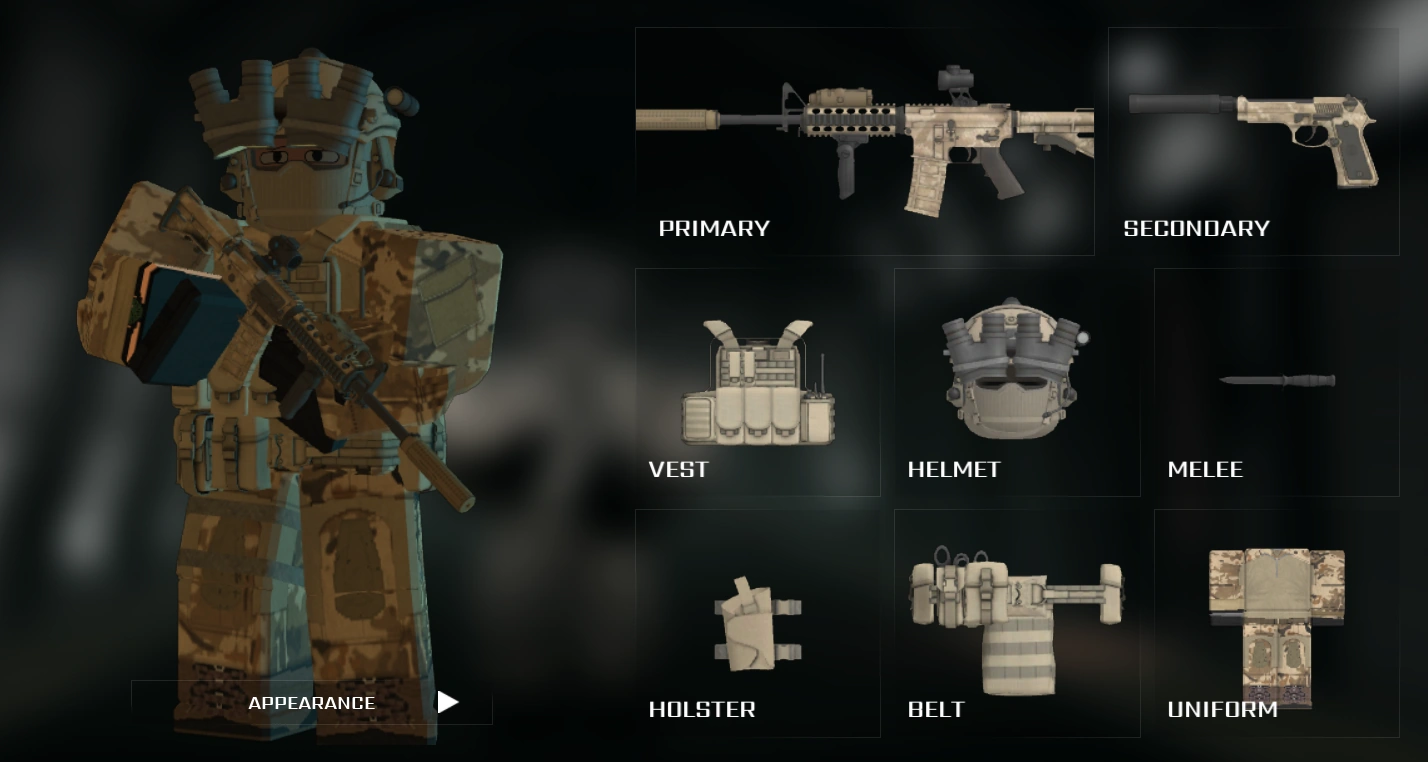Click the APPEARANCE button

pos(312,702)
